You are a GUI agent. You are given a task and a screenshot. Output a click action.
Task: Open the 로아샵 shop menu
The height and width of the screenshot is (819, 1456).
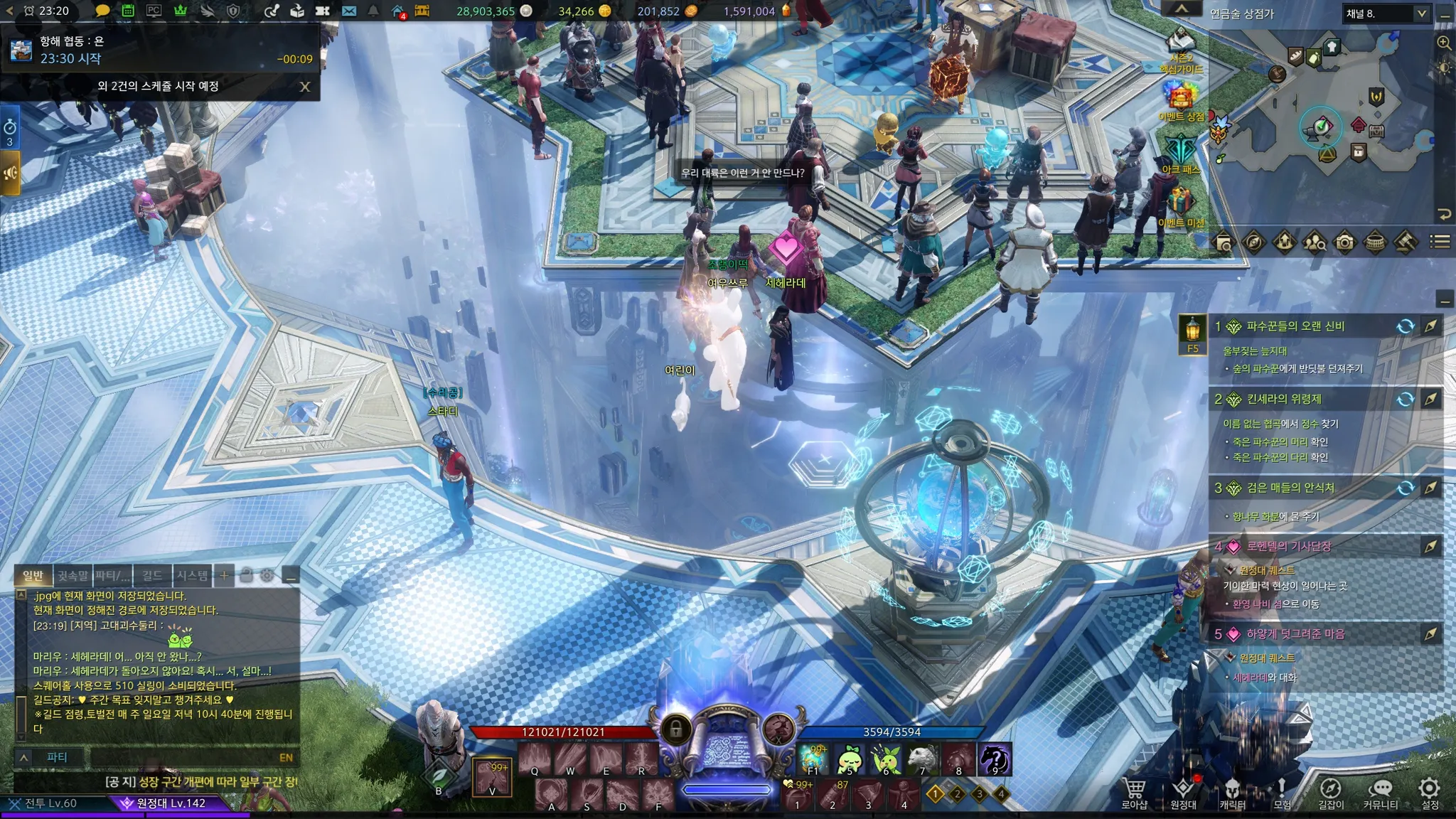pos(1134,791)
